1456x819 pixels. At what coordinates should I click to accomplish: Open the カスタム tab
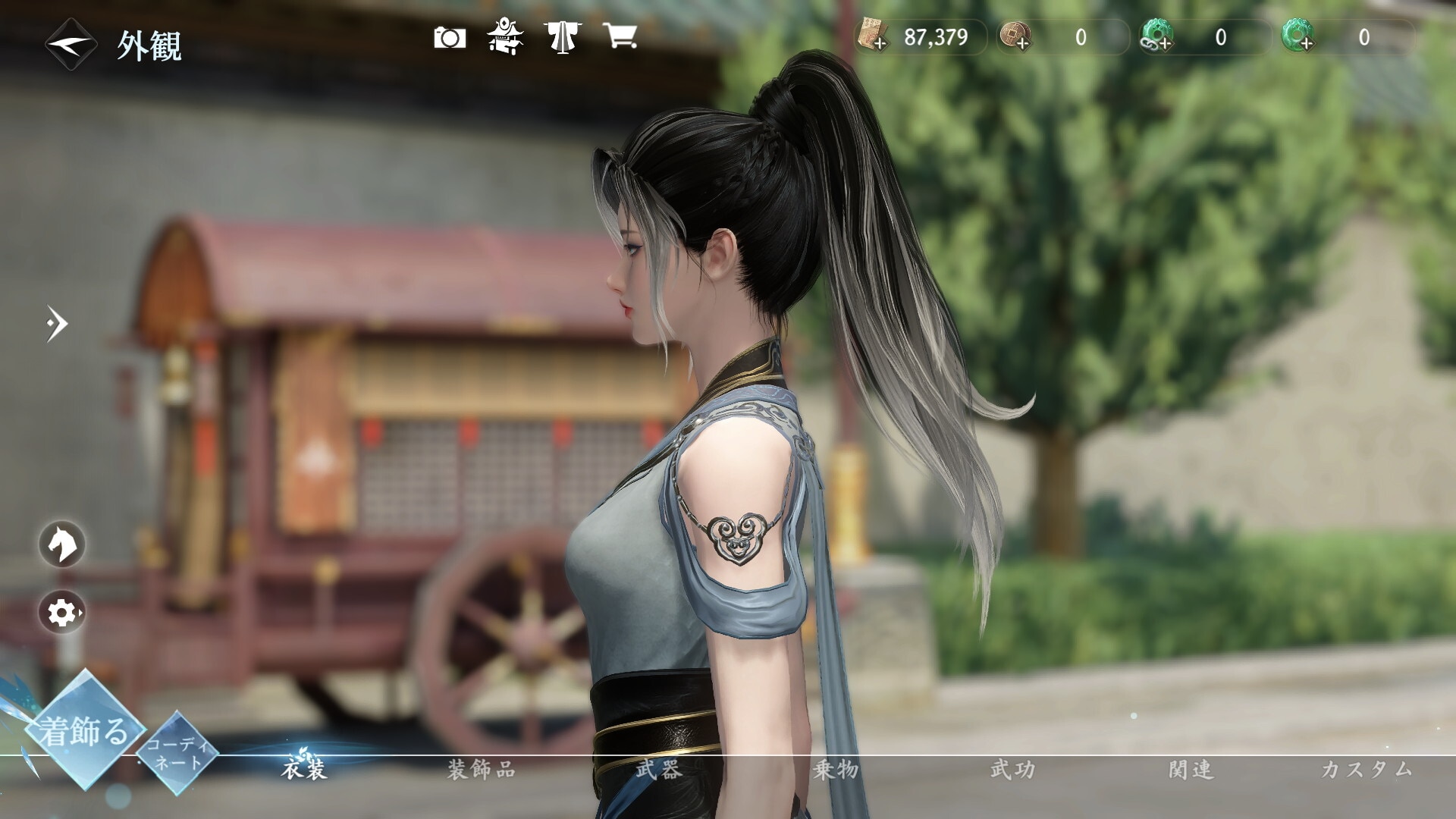tap(1367, 770)
